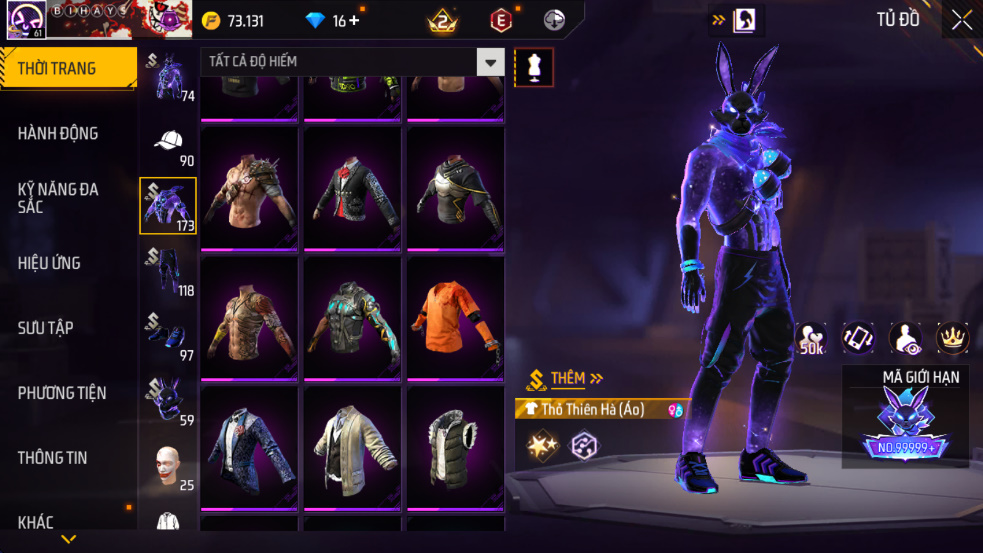The height and width of the screenshot is (553, 983).
Task: Add more diamonds with the plus button
Action: [354, 21]
